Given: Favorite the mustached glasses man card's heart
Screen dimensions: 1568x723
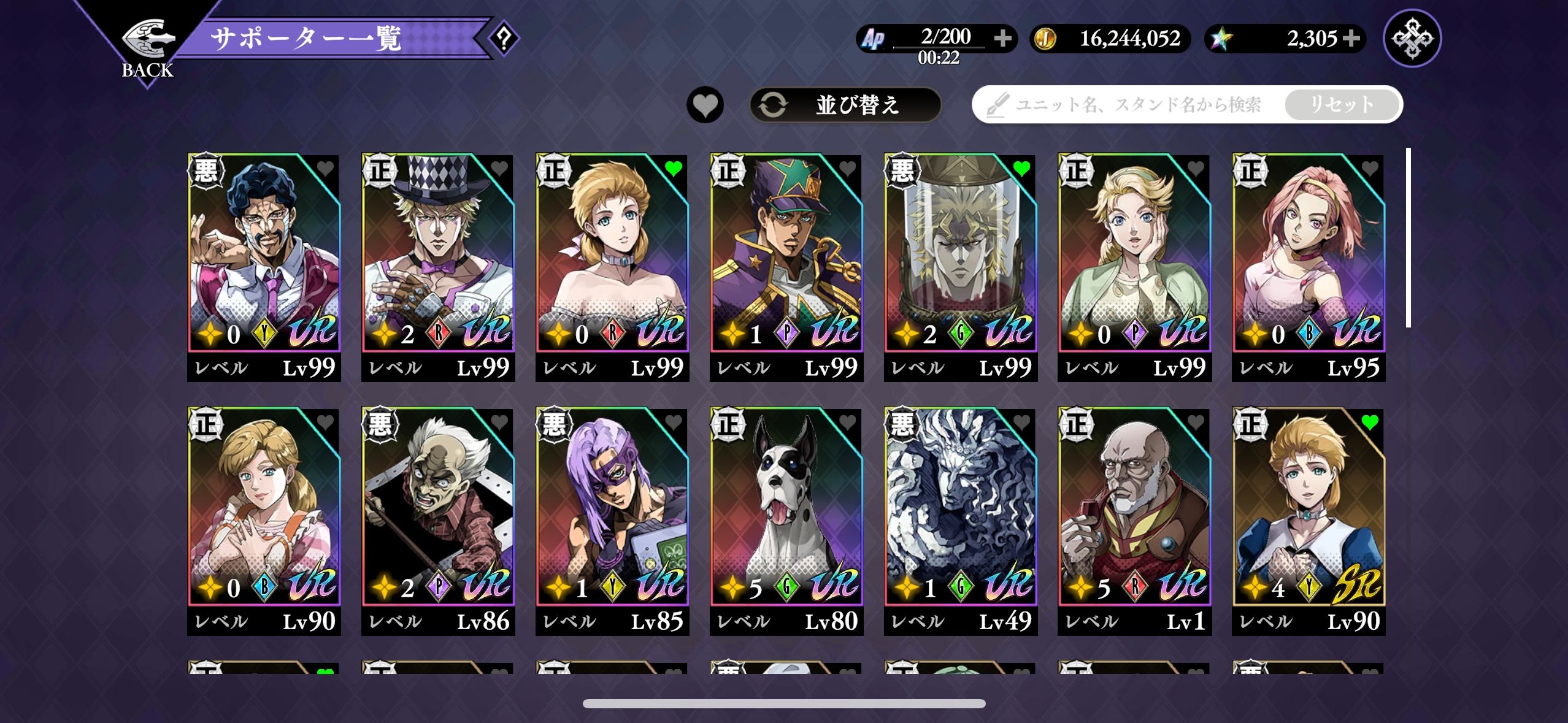Looking at the screenshot, I should (325, 168).
